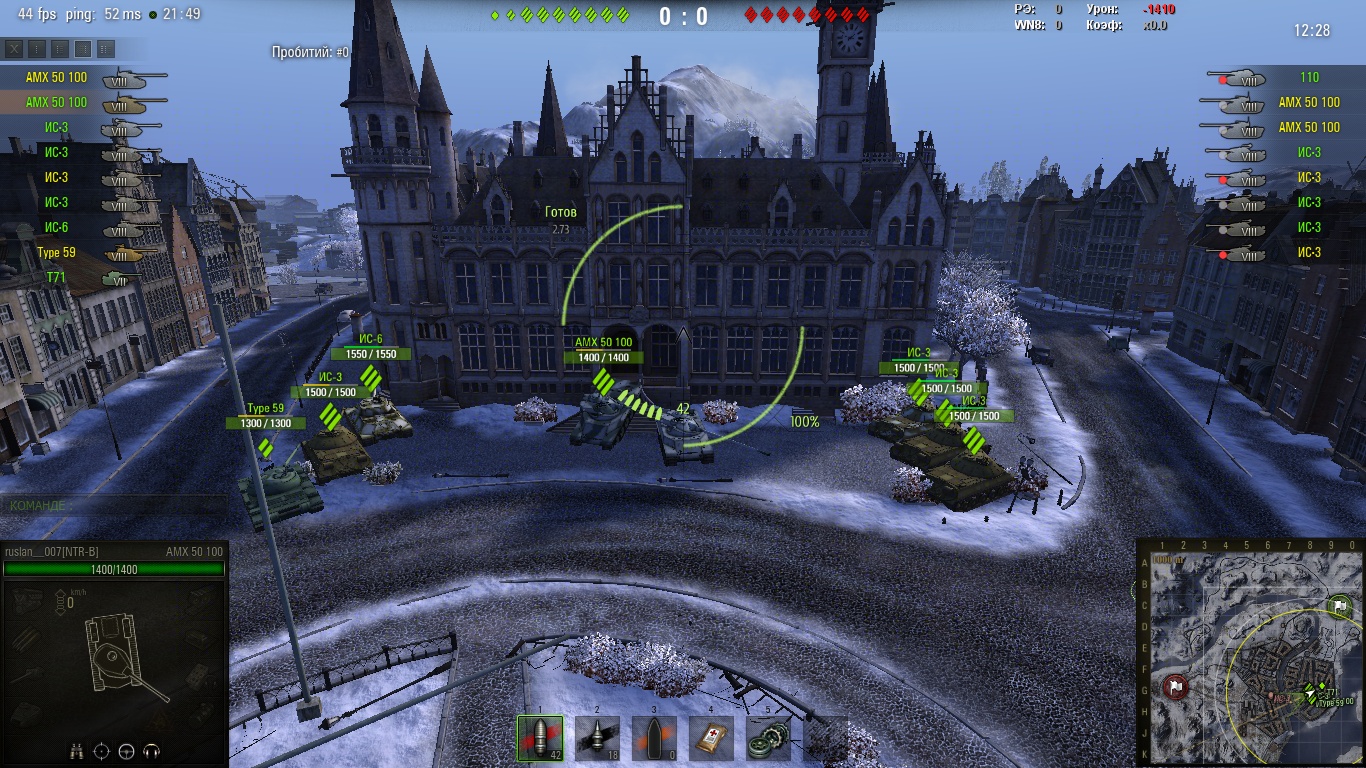The height and width of the screenshot is (768, 1366).
Task: Choose the dark shell showing 0 rounds
Action: point(654,738)
